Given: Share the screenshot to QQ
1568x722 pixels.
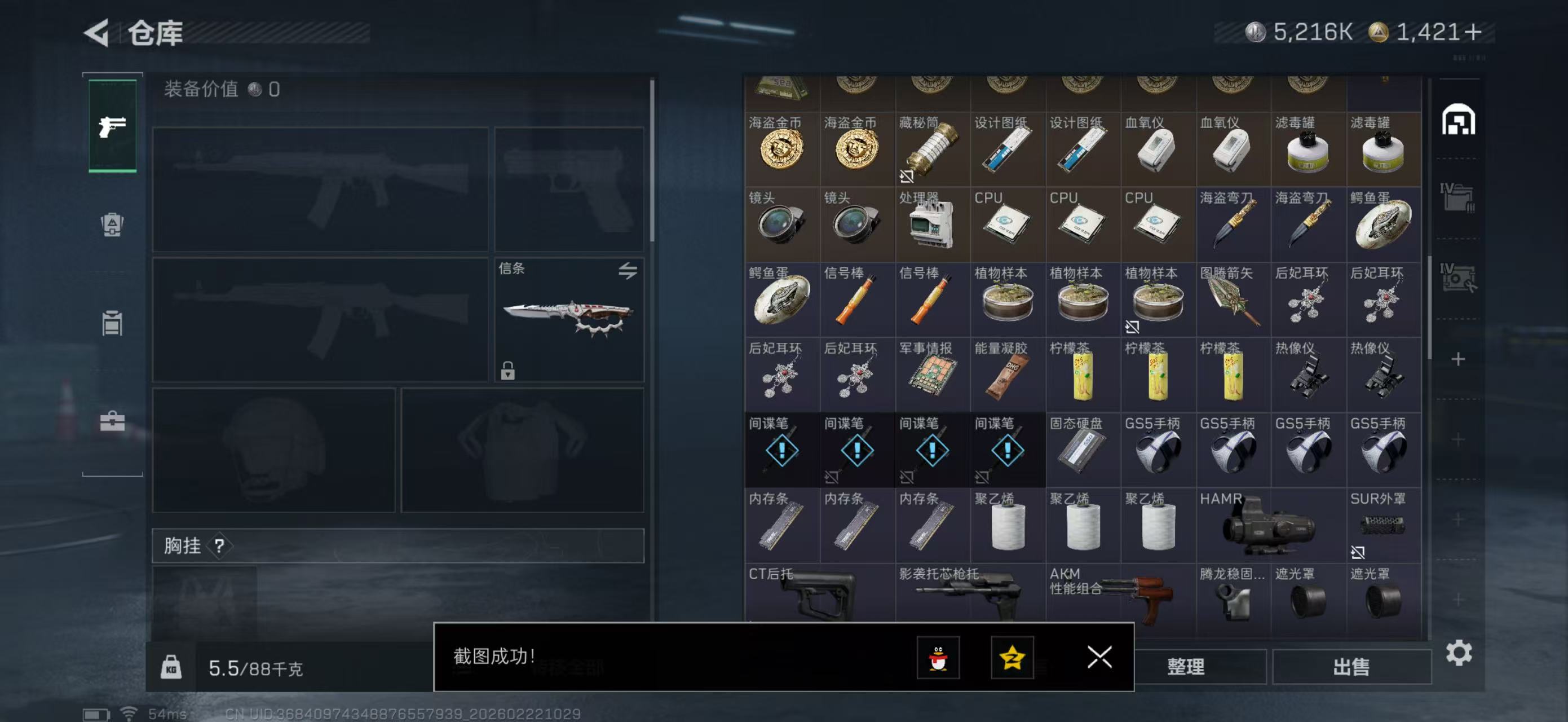Looking at the screenshot, I should [938, 658].
